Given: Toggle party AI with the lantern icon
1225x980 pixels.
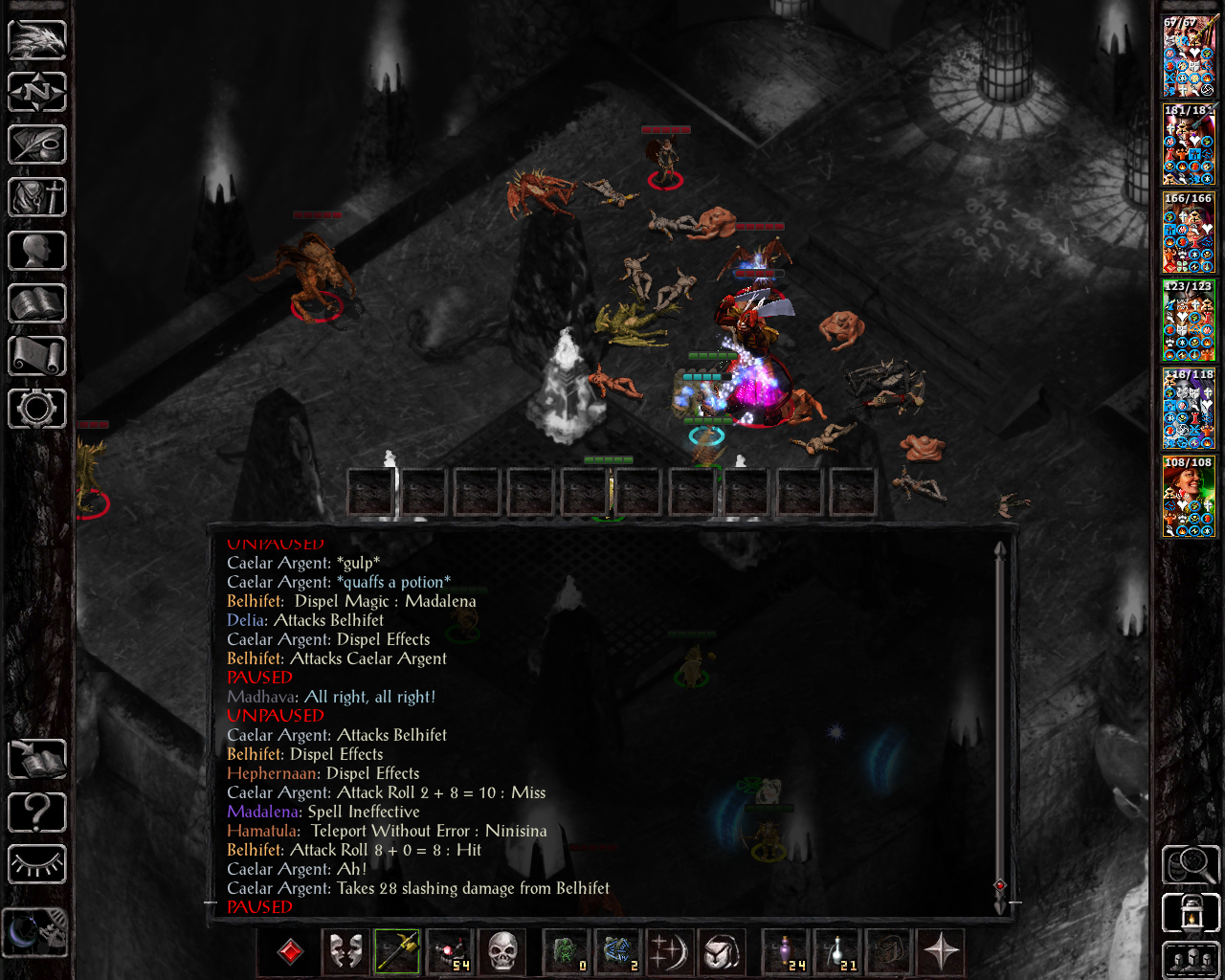Looking at the screenshot, I should coord(1191,913).
